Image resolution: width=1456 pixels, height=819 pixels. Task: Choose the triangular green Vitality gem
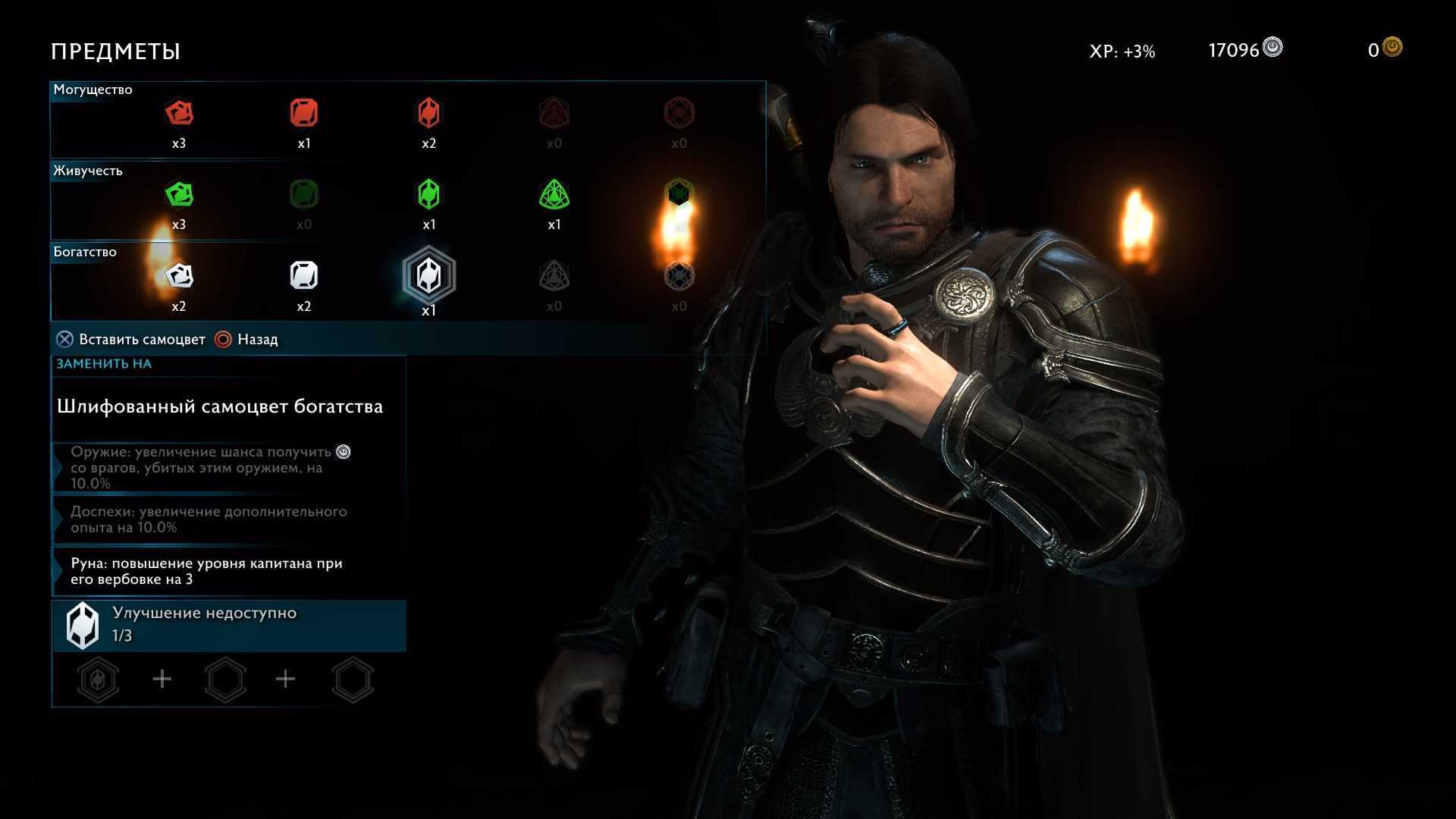tap(554, 195)
